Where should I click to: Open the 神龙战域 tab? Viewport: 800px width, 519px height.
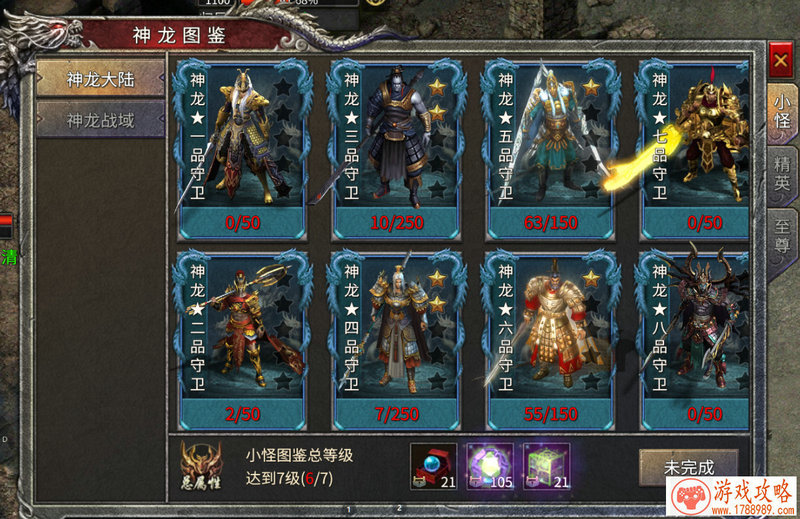coord(100,121)
